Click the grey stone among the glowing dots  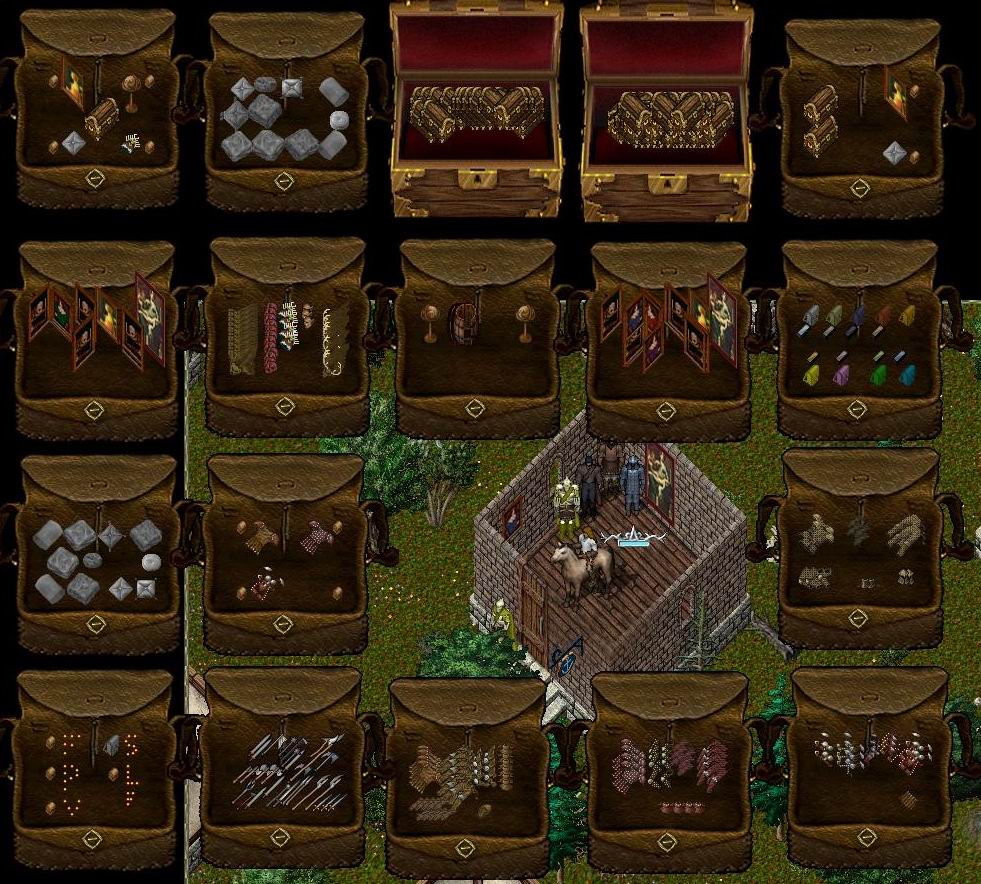point(110,745)
